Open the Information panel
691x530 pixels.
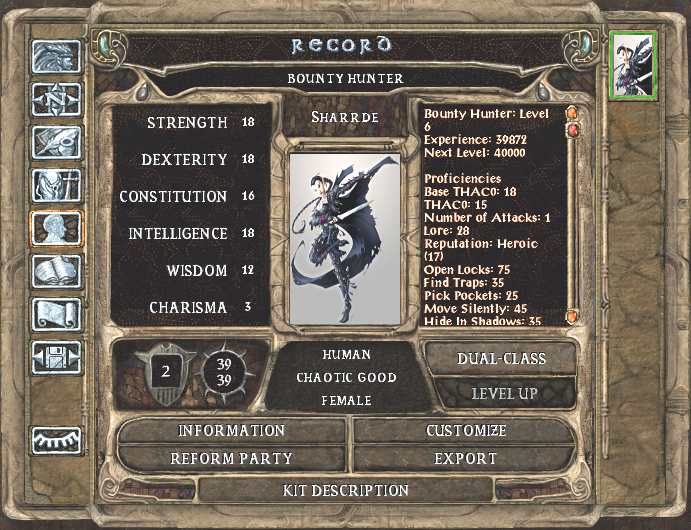click(x=231, y=431)
